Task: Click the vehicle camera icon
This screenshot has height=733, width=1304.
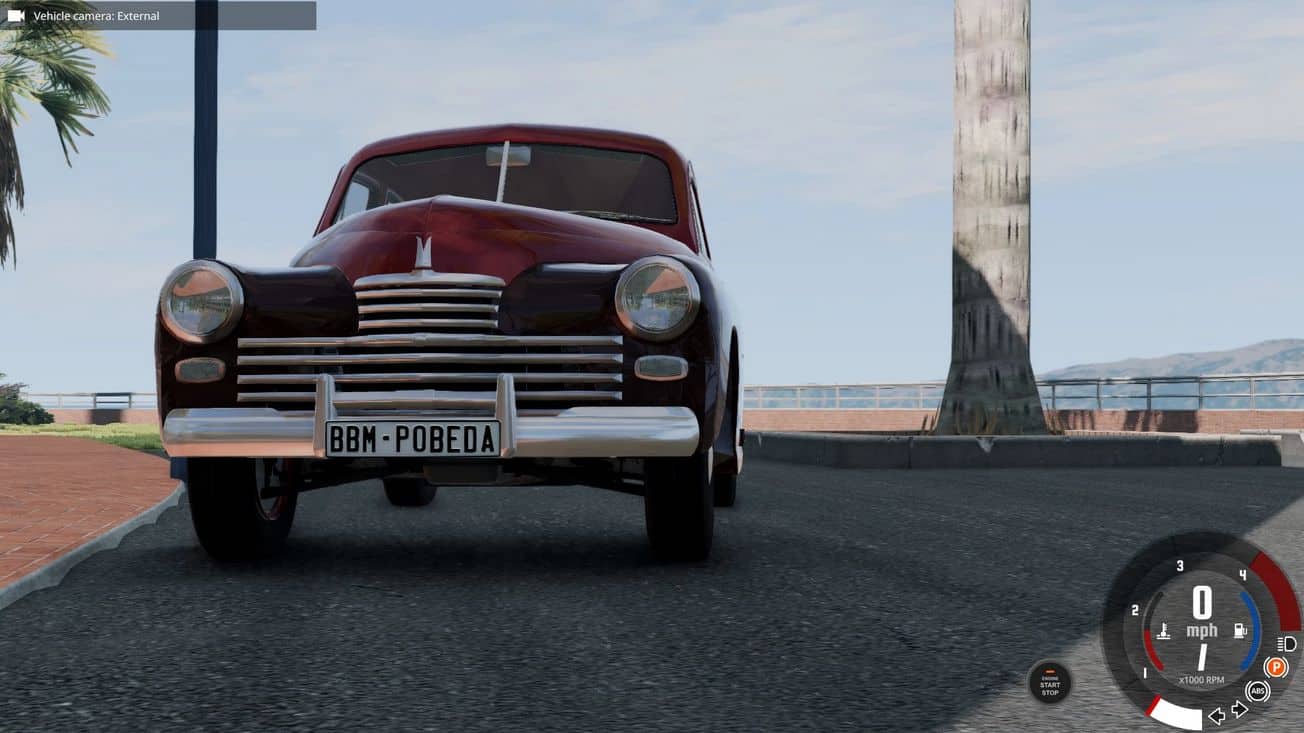Action: [16, 16]
